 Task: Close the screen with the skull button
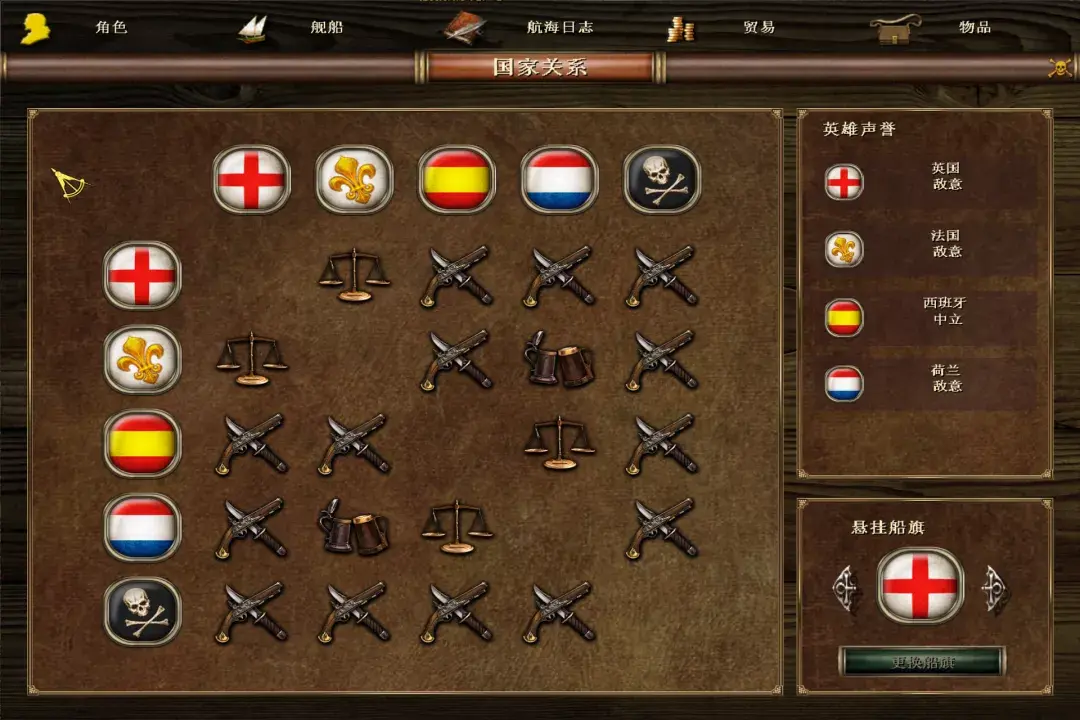tap(1059, 67)
